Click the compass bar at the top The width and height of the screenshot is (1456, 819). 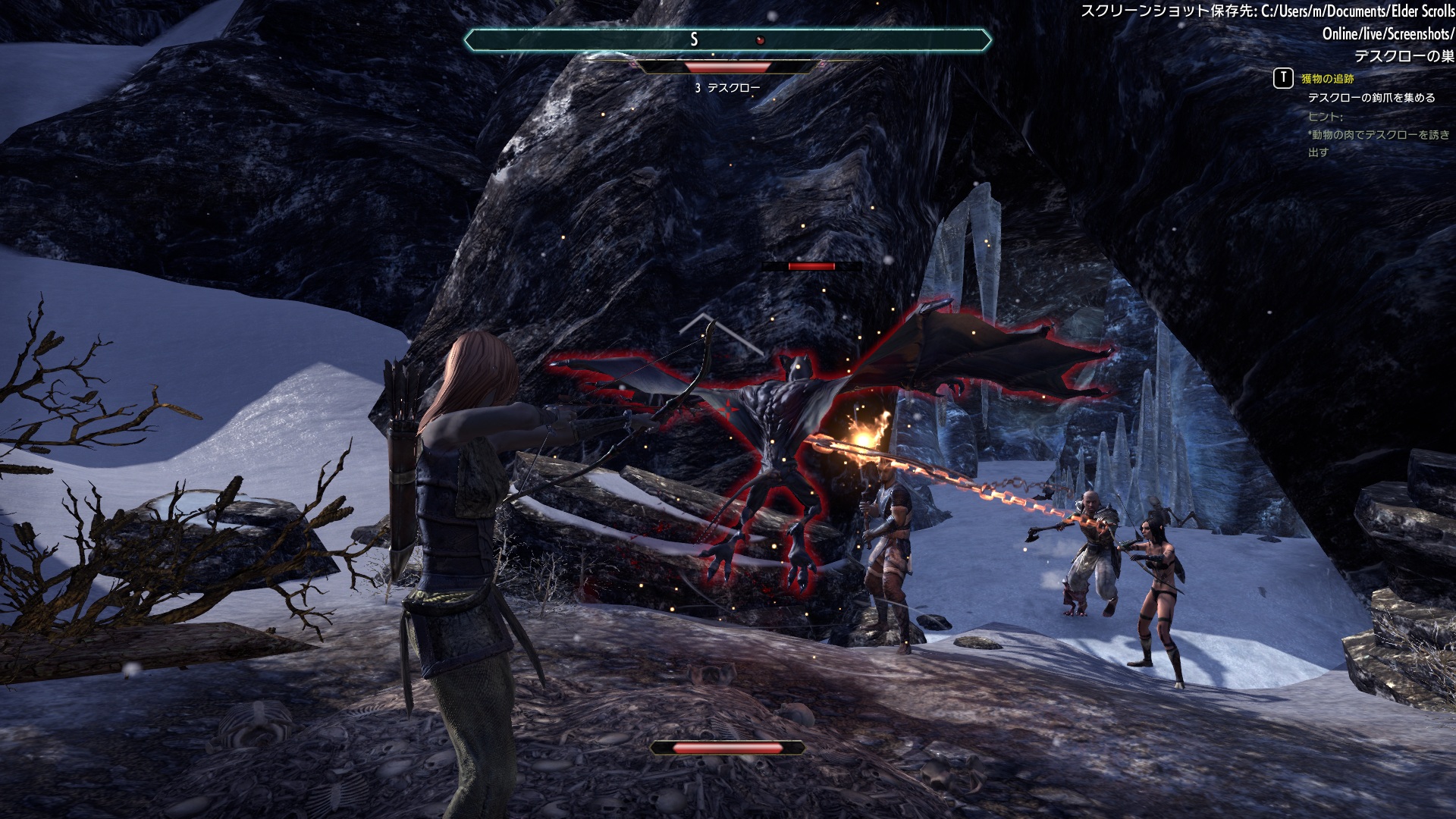click(x=727, y=39)
